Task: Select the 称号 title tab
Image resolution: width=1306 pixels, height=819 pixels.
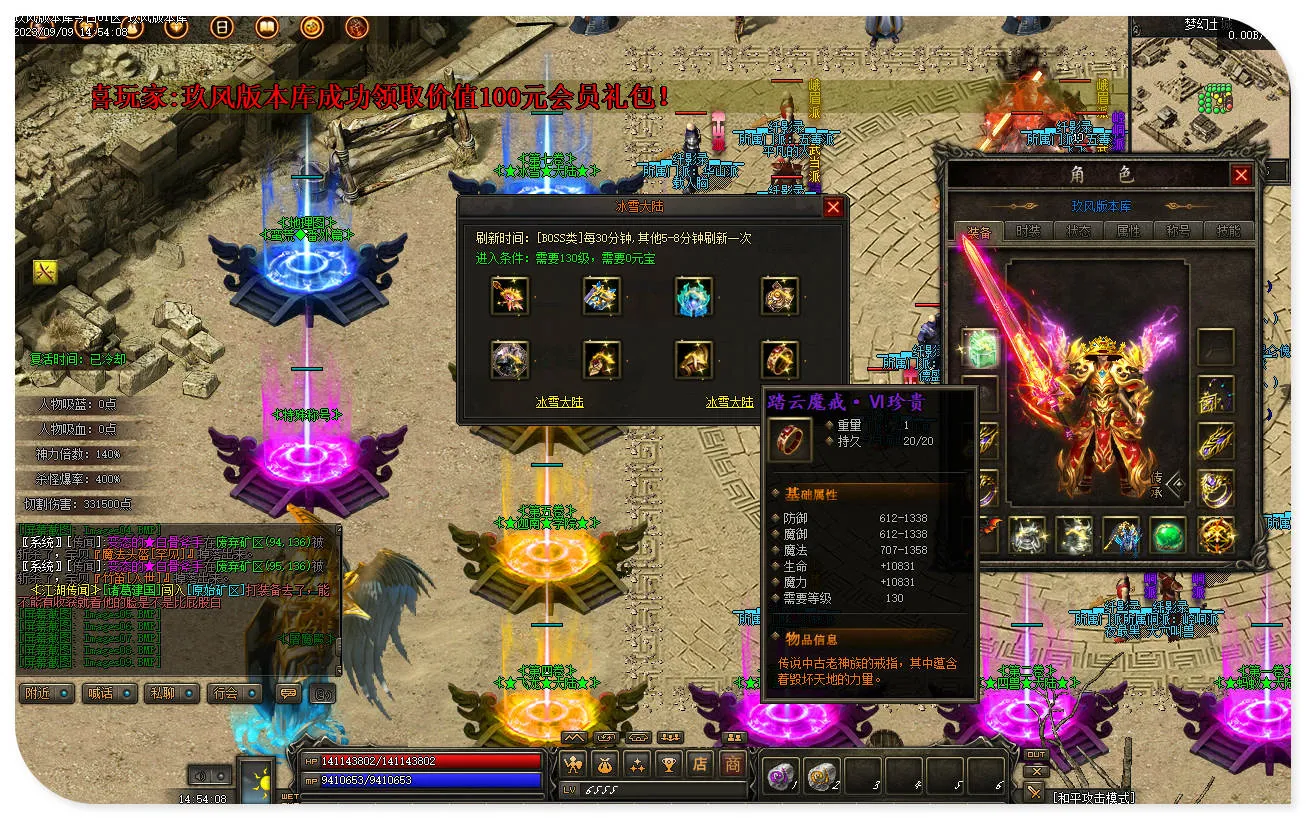Action: click(1178, 231)
